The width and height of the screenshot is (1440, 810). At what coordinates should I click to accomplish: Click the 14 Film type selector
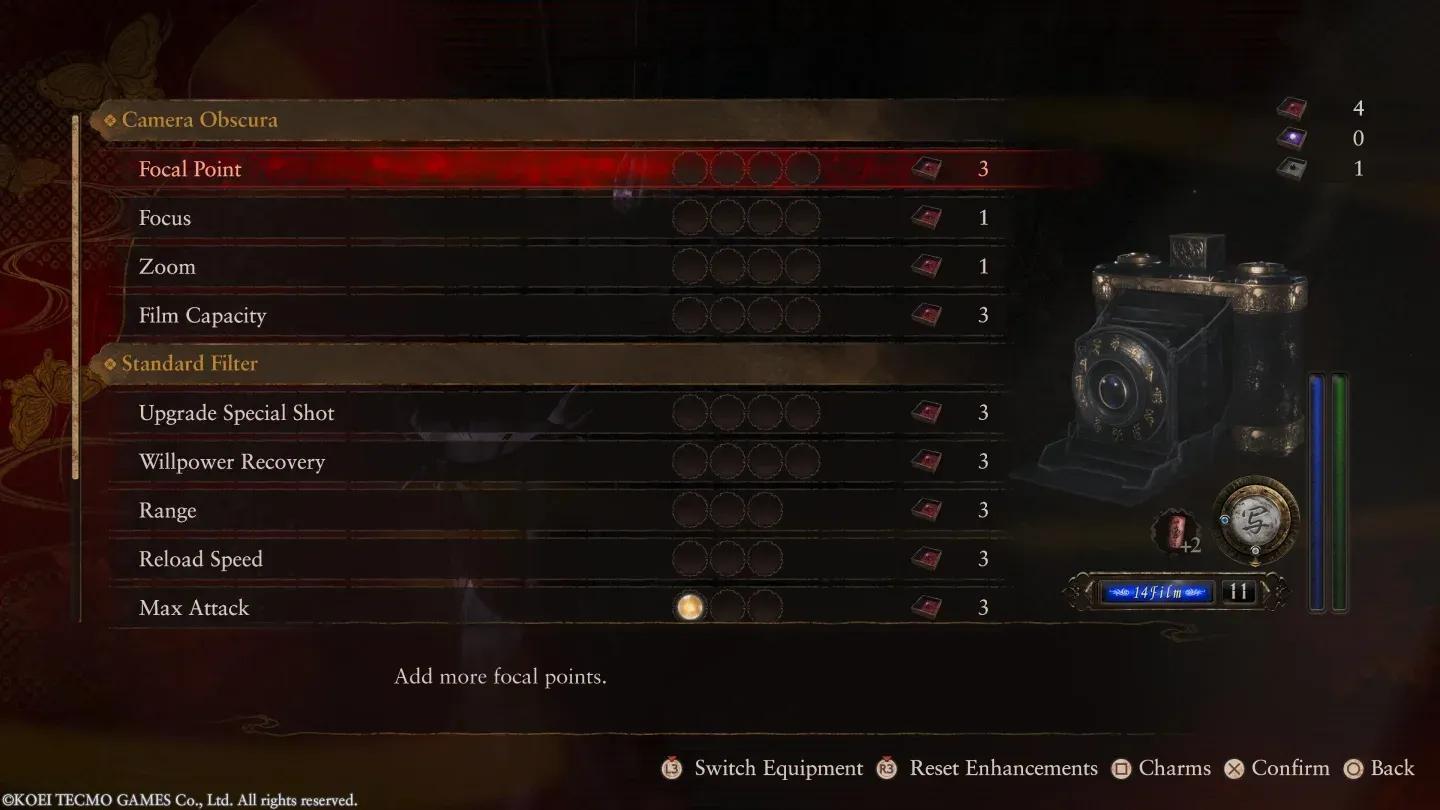point(1157,592)
